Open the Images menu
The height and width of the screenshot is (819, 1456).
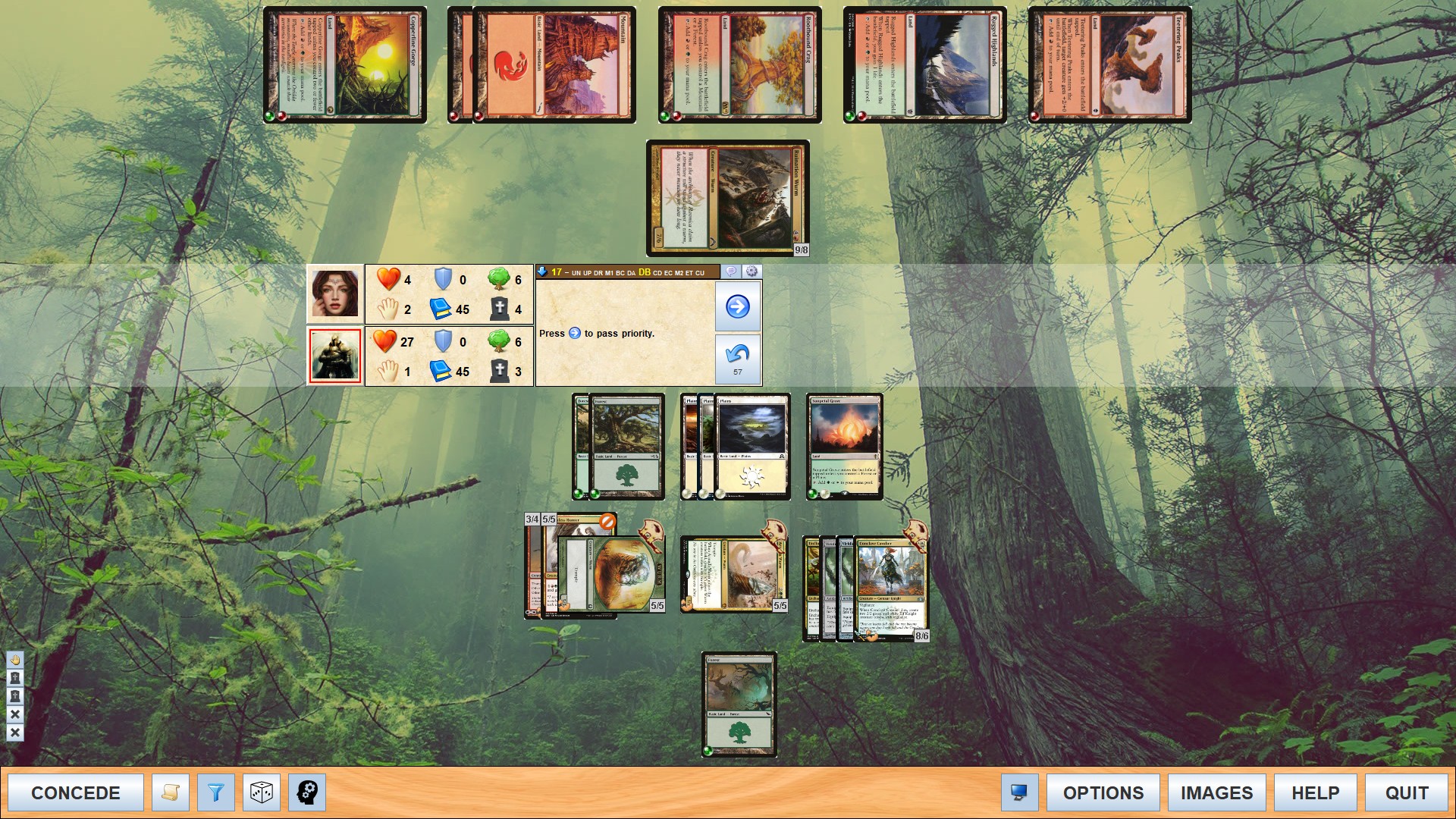pos(1216,792)
